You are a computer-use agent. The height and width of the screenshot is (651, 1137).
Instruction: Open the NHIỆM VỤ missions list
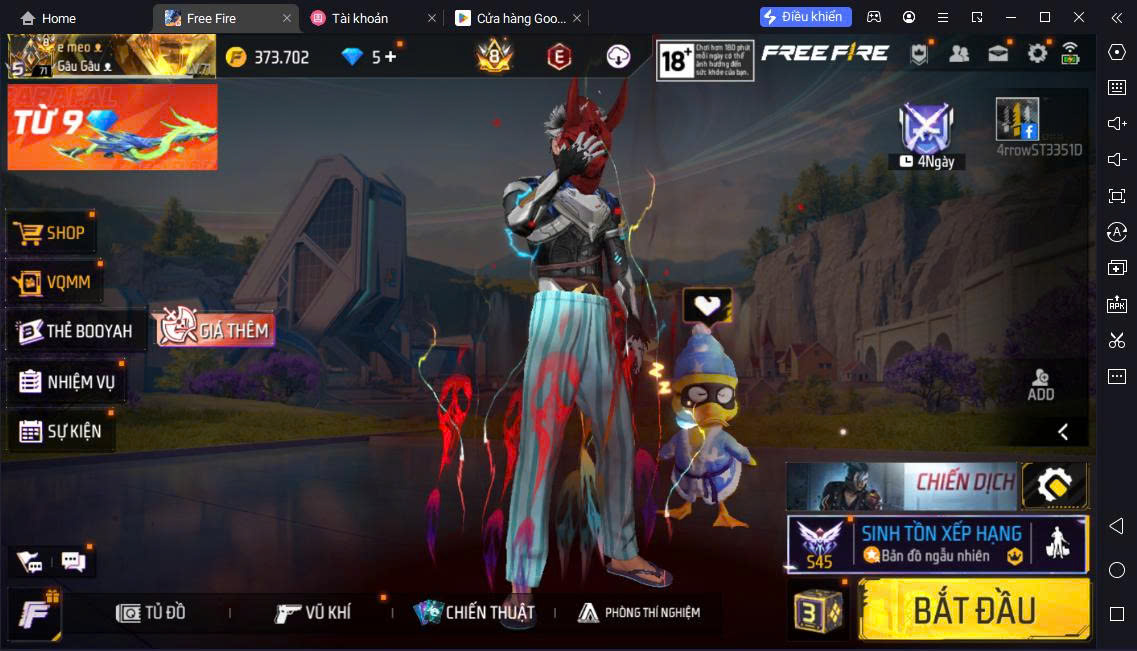67,381
